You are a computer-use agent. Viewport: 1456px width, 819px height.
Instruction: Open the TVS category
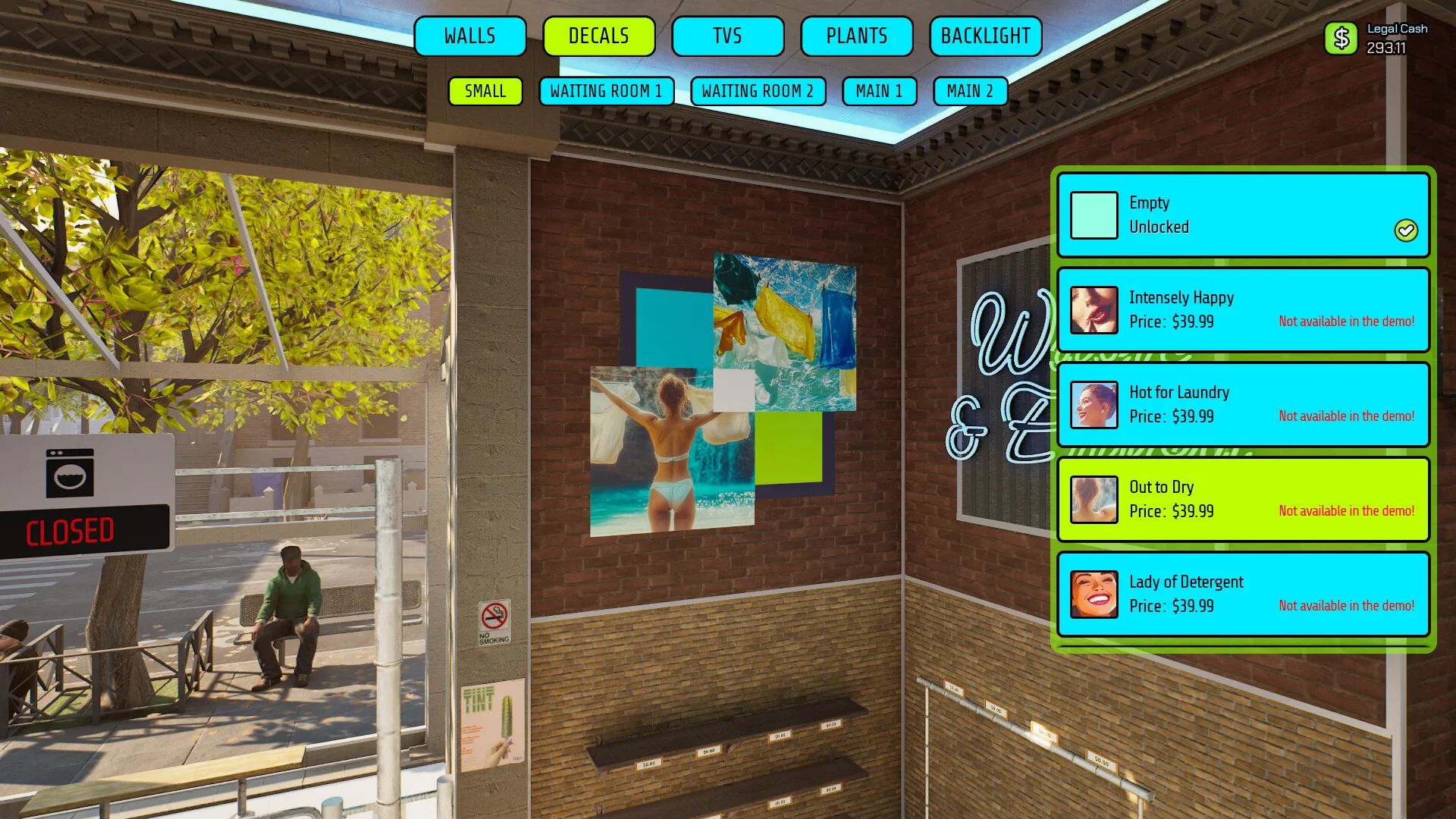727,36
